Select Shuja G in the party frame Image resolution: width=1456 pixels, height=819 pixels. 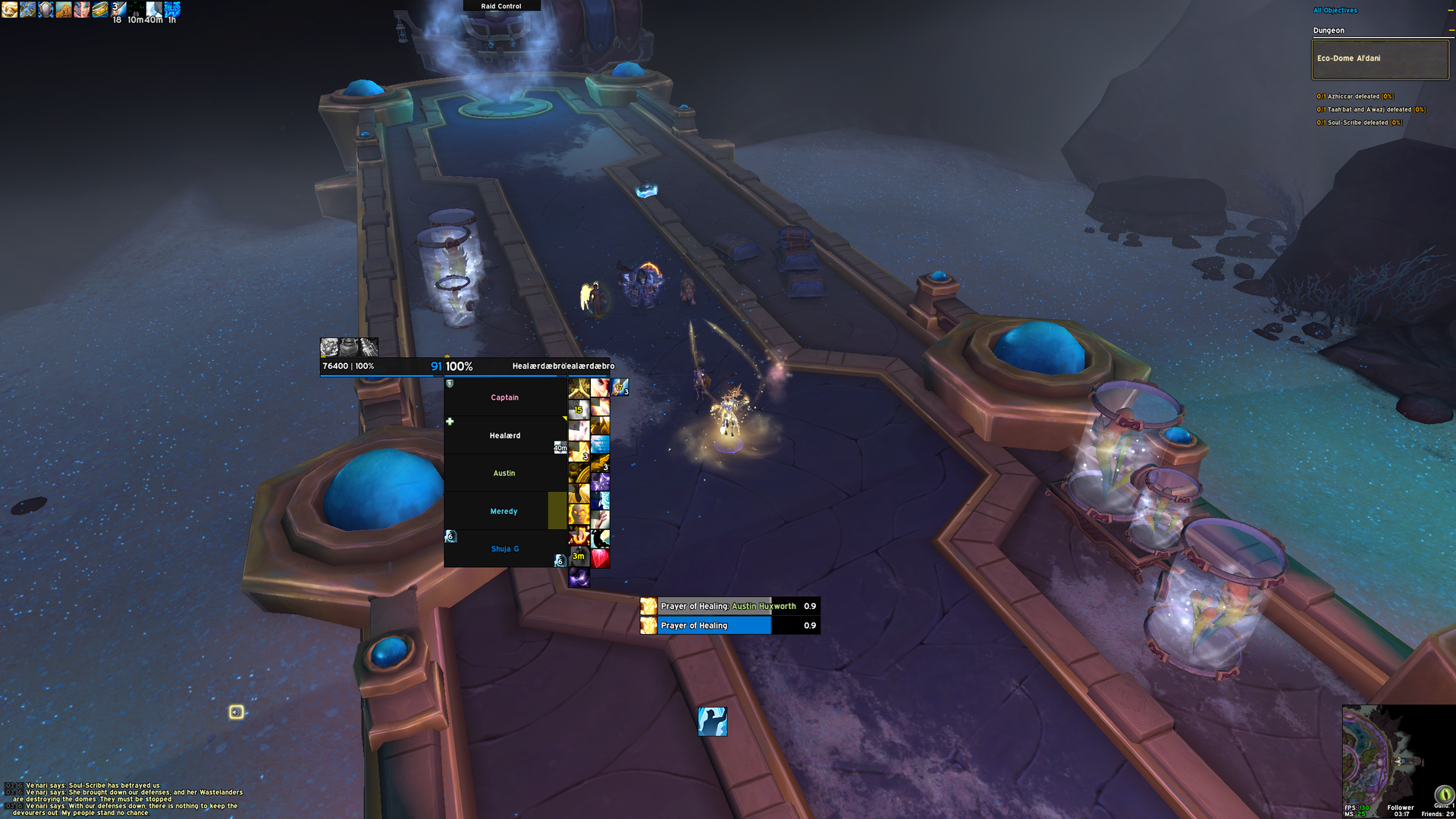point(504,549)
